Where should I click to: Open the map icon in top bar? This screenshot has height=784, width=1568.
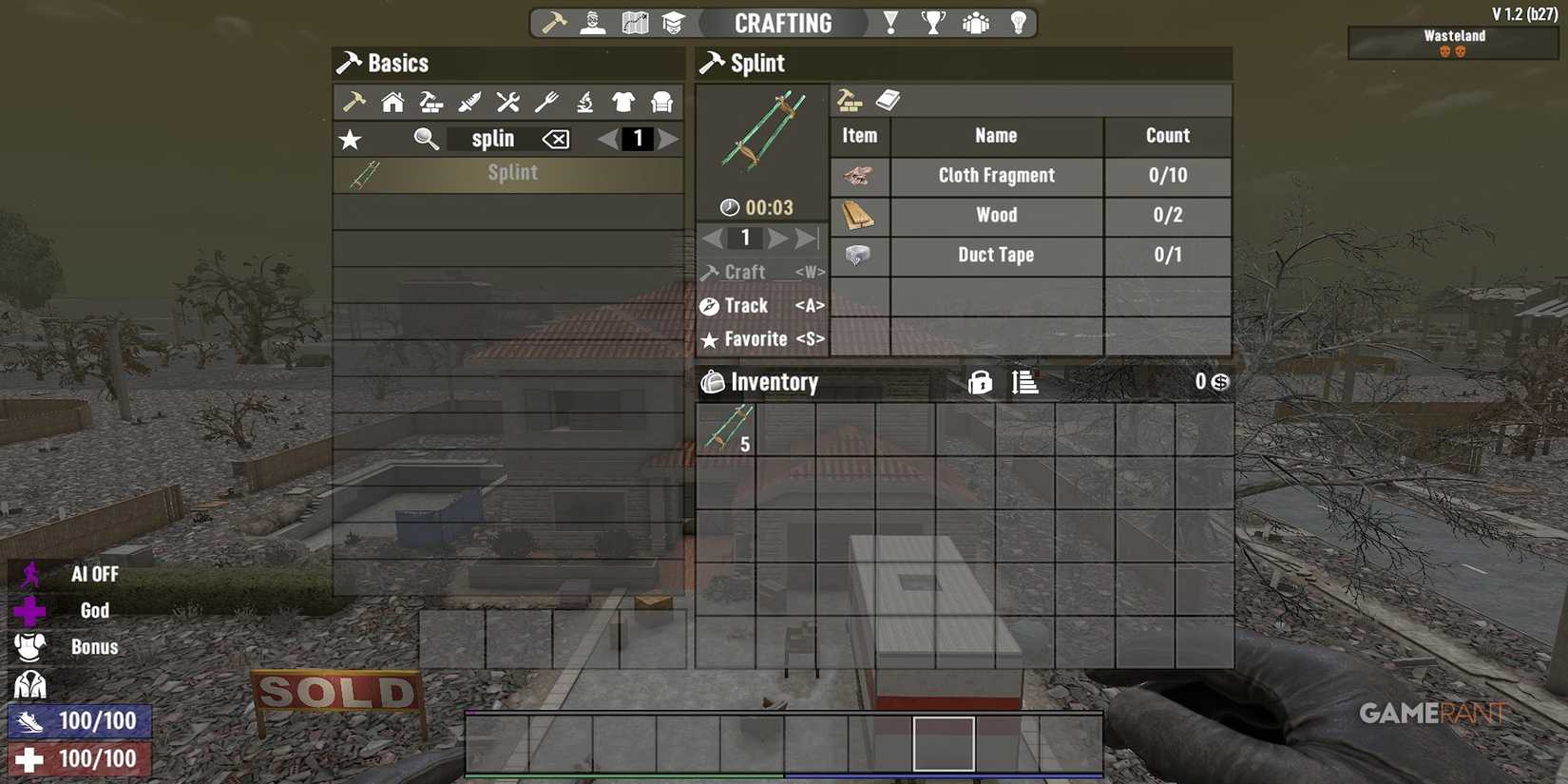tap(633, 22)
